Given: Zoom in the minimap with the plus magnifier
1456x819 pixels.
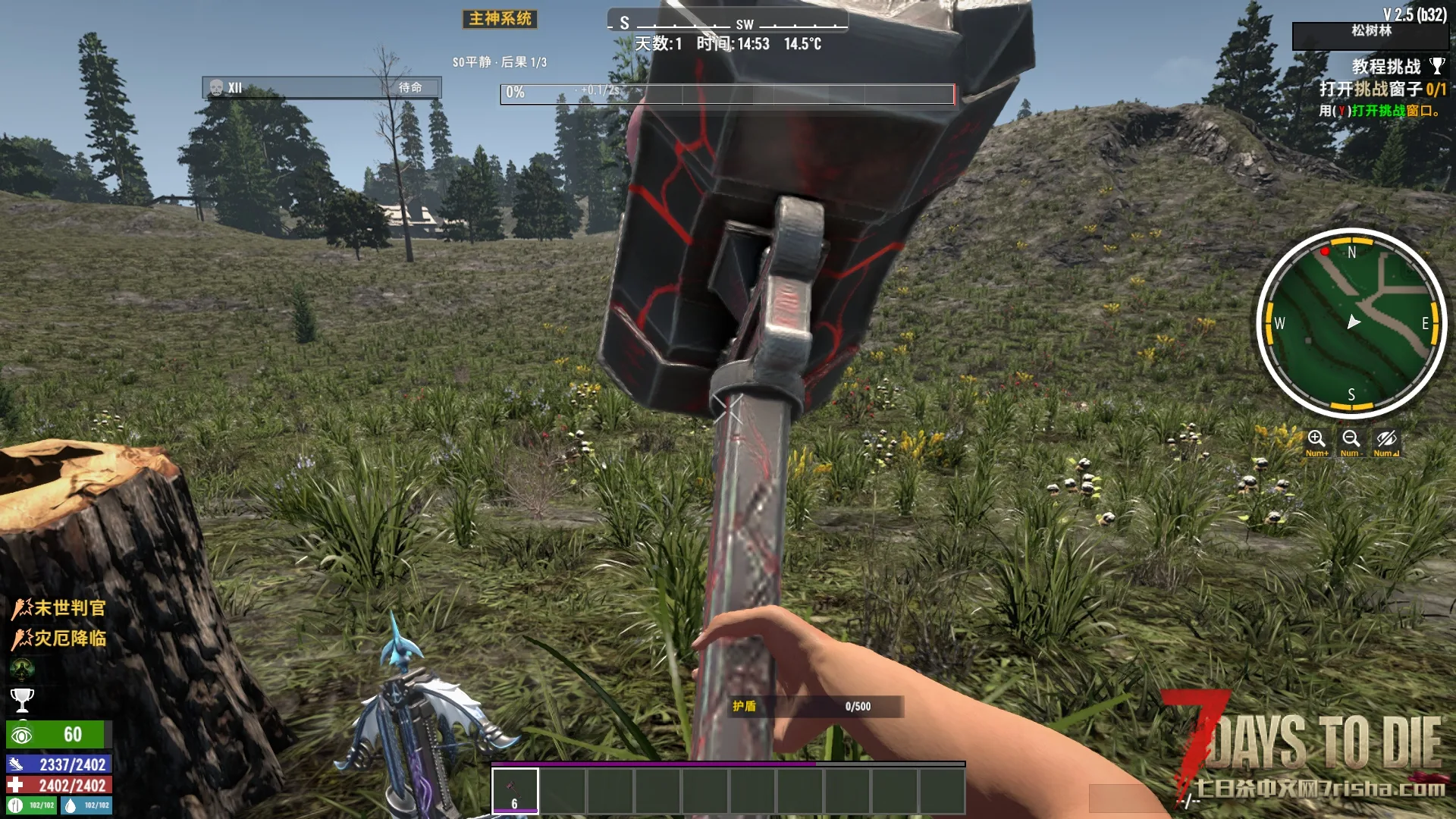Looking at the screenshot, I should [x=1316, y=439].
